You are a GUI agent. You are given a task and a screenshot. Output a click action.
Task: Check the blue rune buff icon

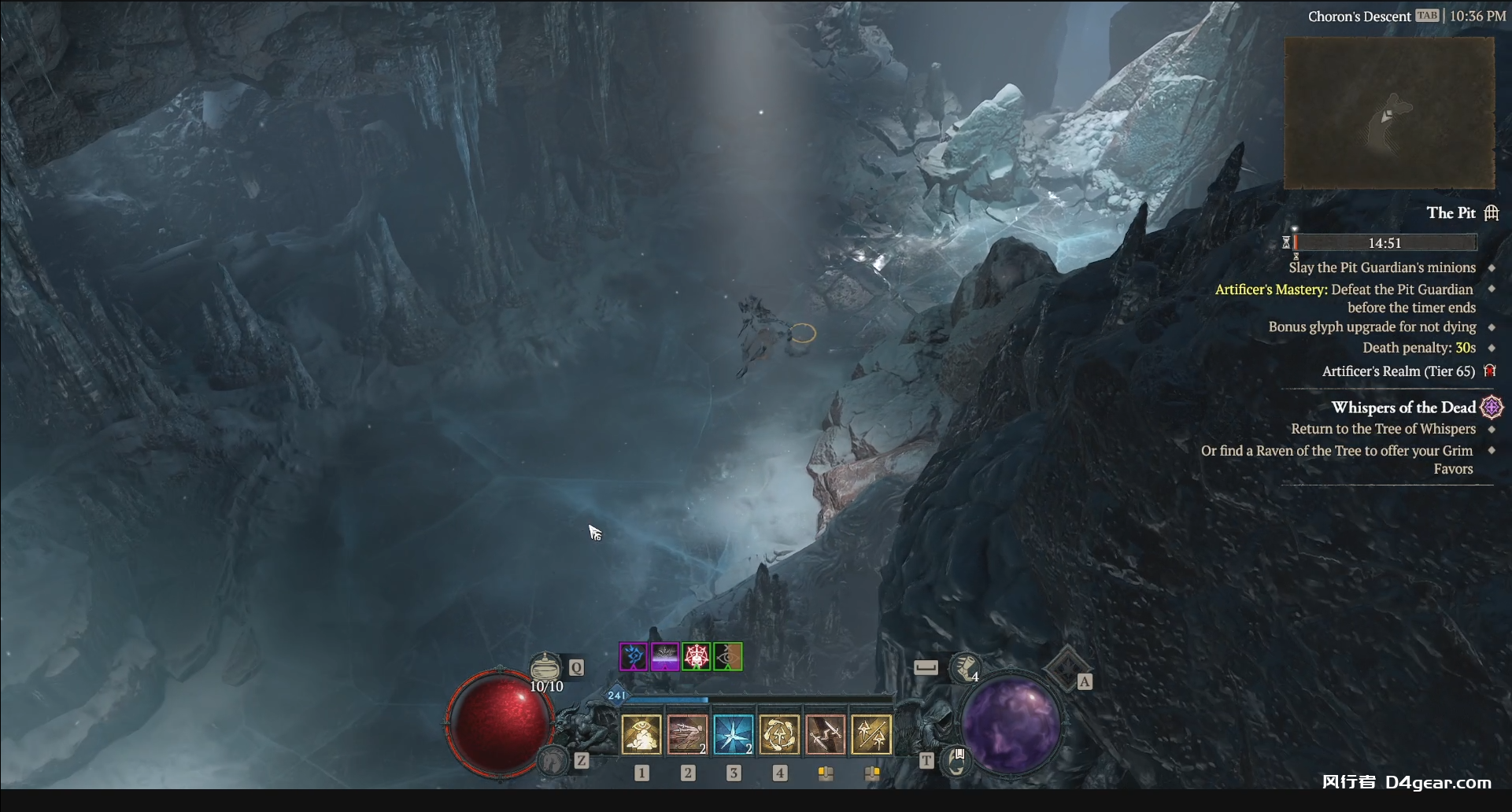point(634,656)
